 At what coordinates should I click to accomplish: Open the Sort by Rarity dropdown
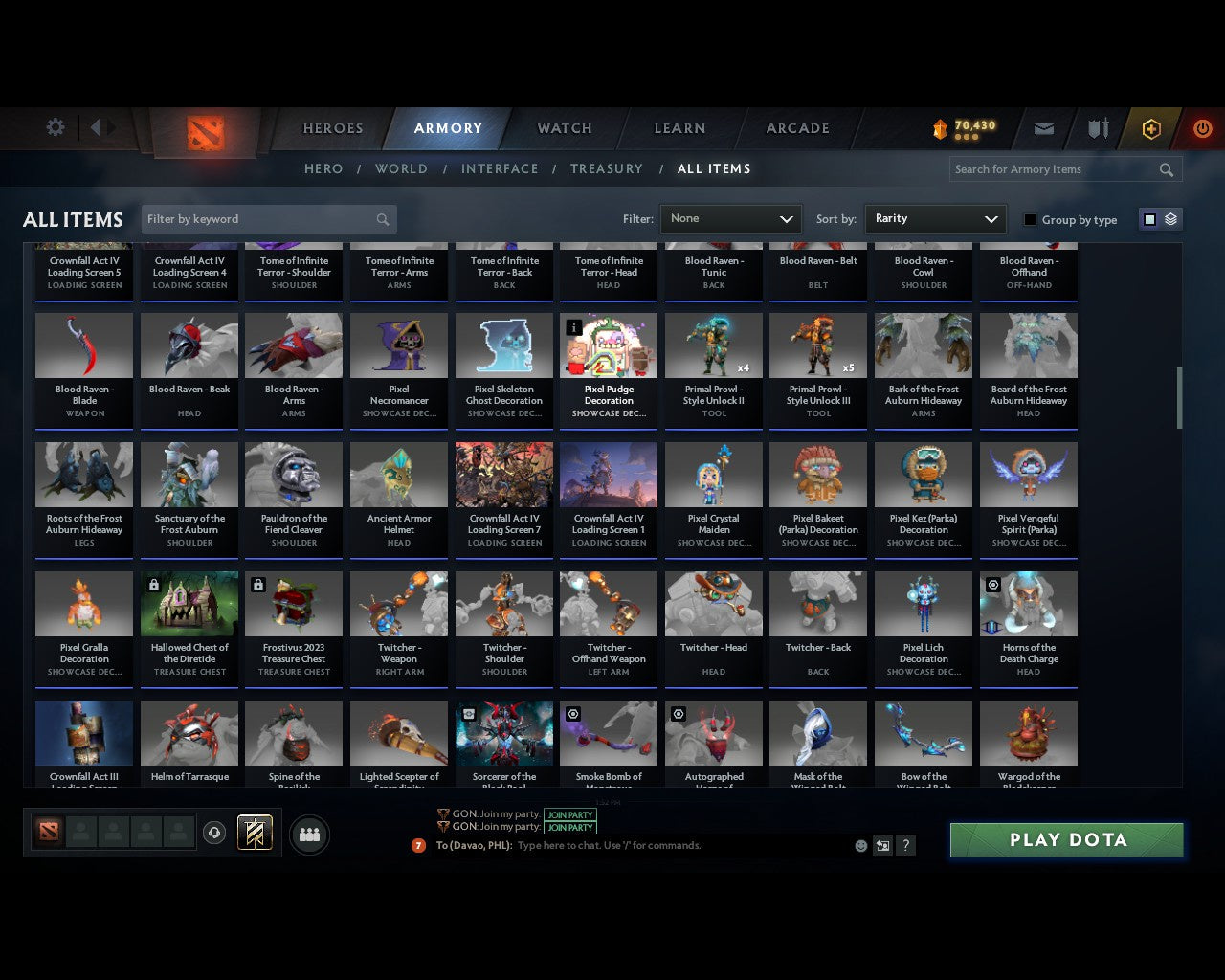pyautogui.click(x=935, y=218)
